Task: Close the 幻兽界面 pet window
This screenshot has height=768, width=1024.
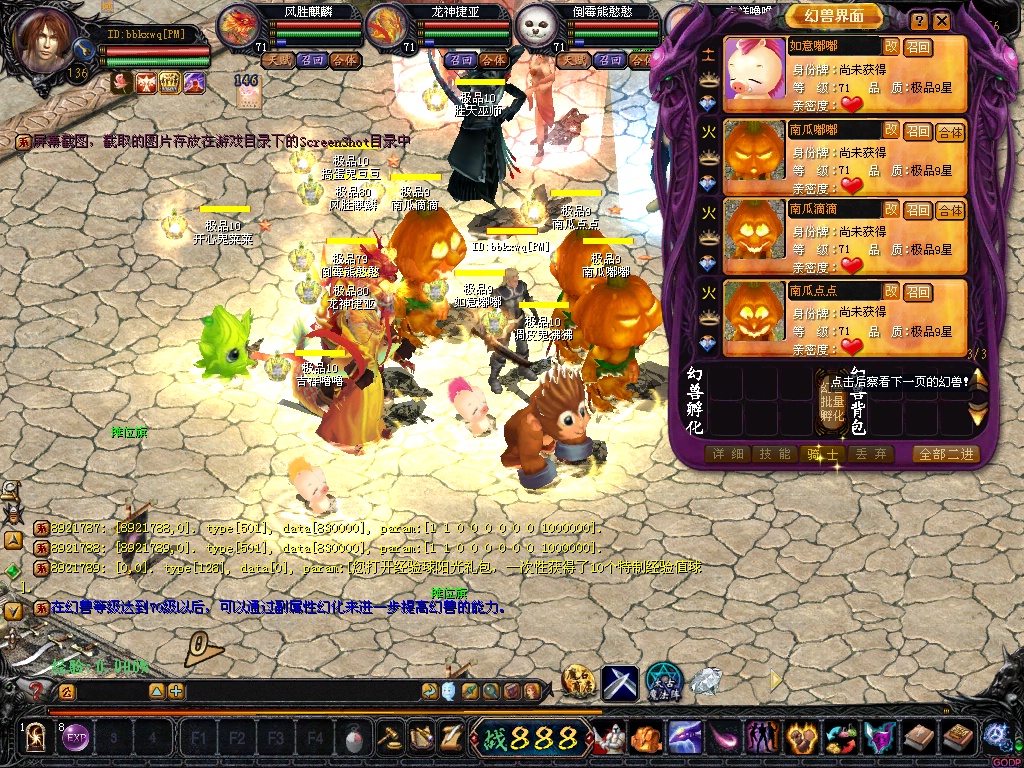Action: [942, 20]
